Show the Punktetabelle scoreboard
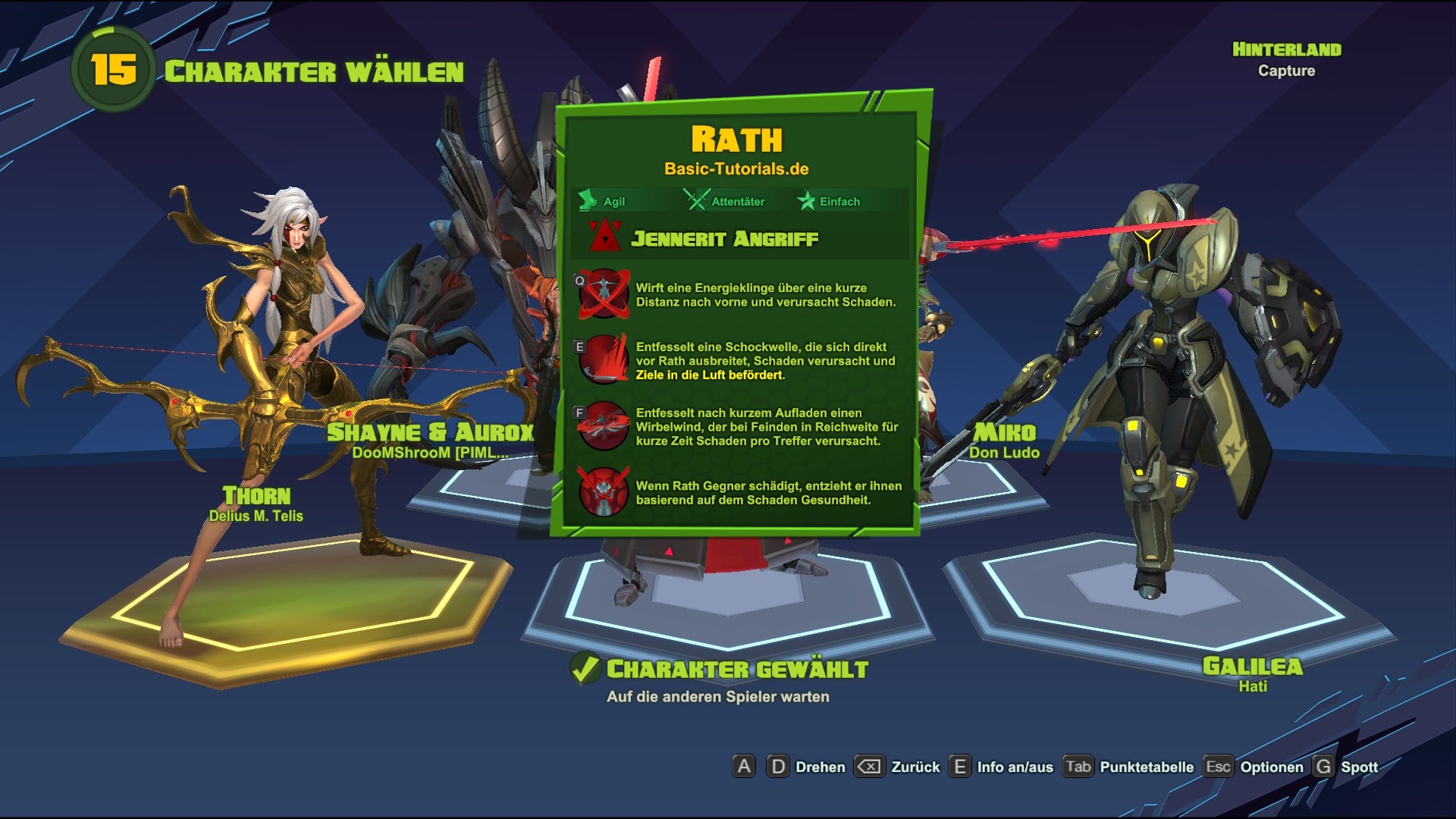The height and width of the screenshot is (819, 1456). (1146, 767)
